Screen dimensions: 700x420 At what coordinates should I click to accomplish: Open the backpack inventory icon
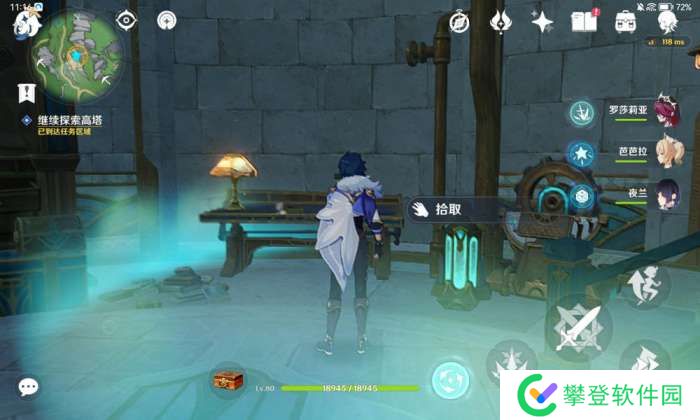(x=627, y=20)
